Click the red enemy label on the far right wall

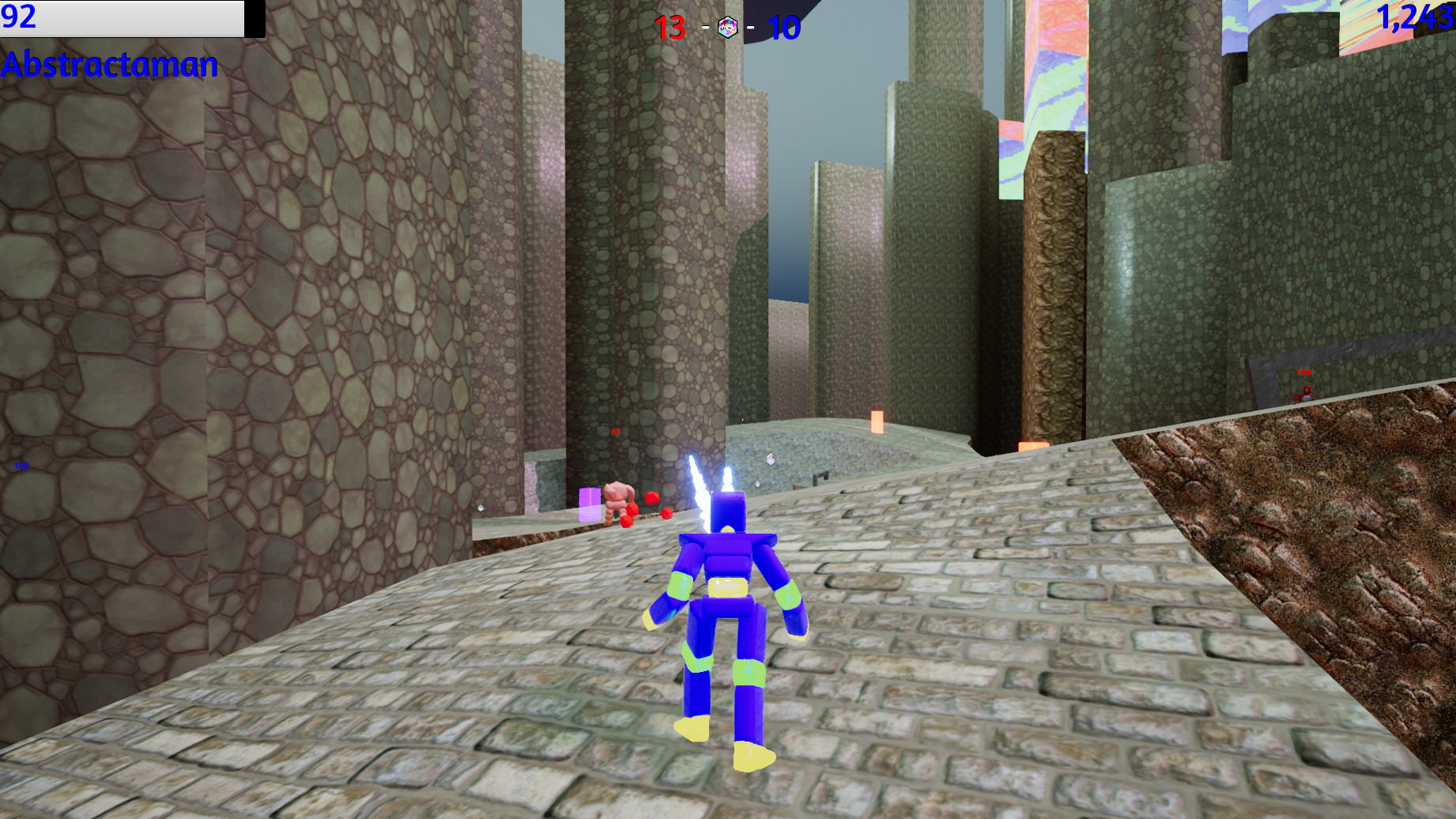1303,372
